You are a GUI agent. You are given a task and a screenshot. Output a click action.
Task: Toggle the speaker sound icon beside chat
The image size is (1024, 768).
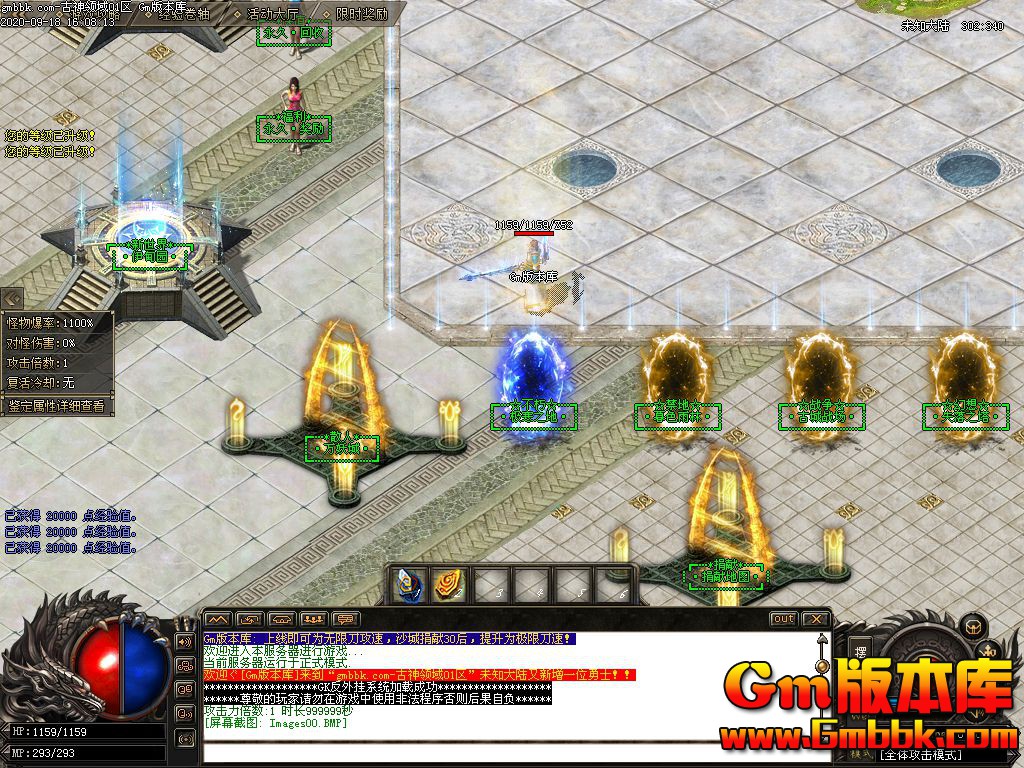(x=185, y=641)
